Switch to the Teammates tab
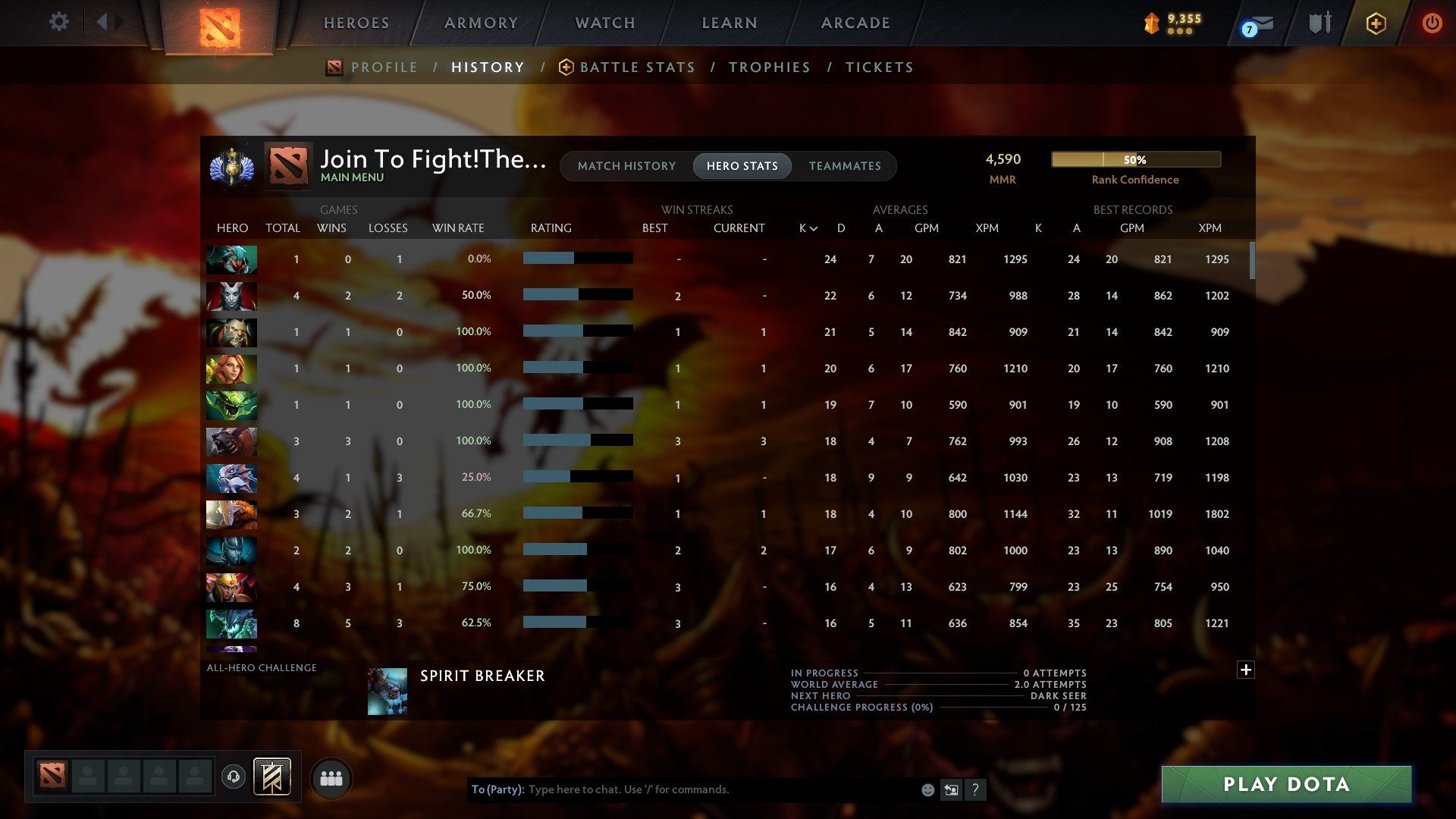Screen dimensions: 1456x819 (845, 165)
